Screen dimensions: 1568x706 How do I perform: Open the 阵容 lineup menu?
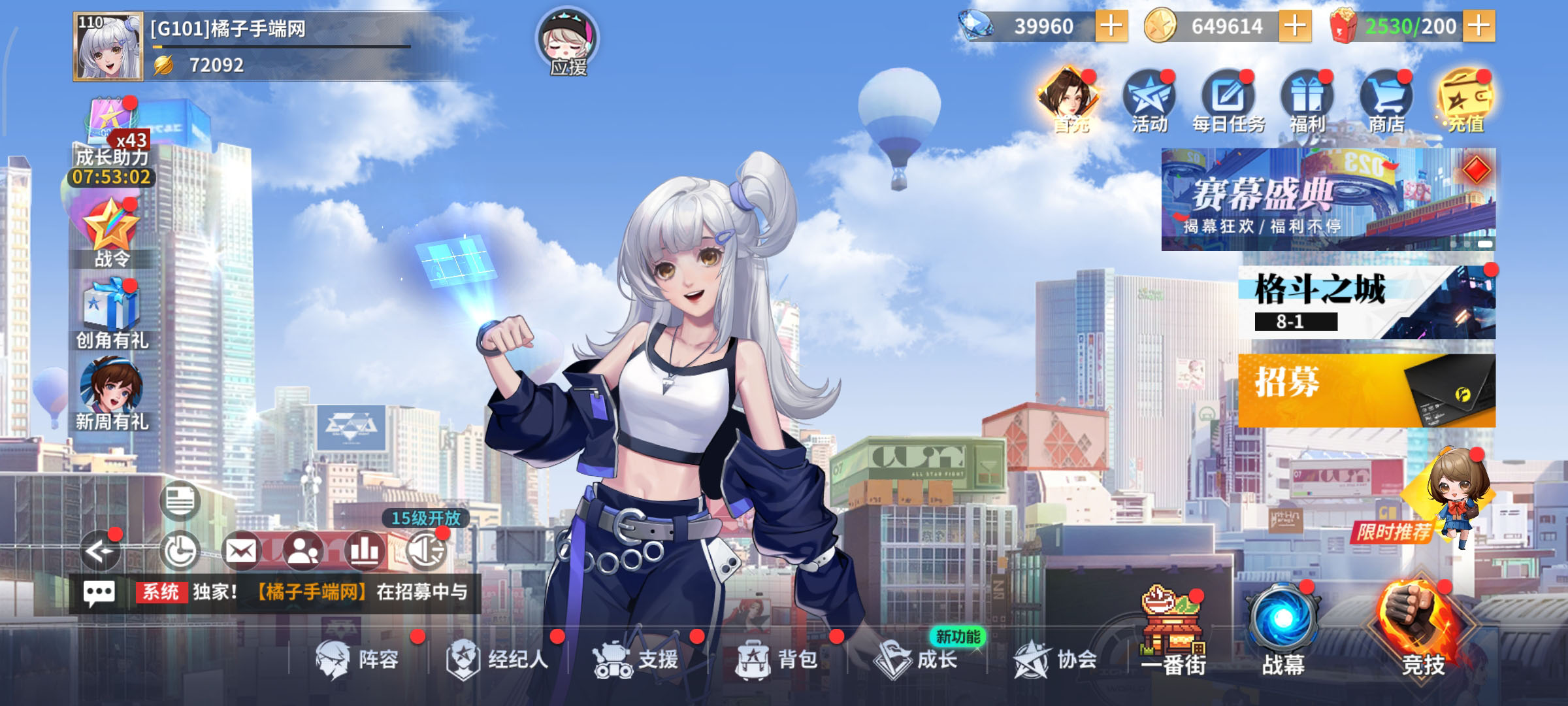pos(357,659)
